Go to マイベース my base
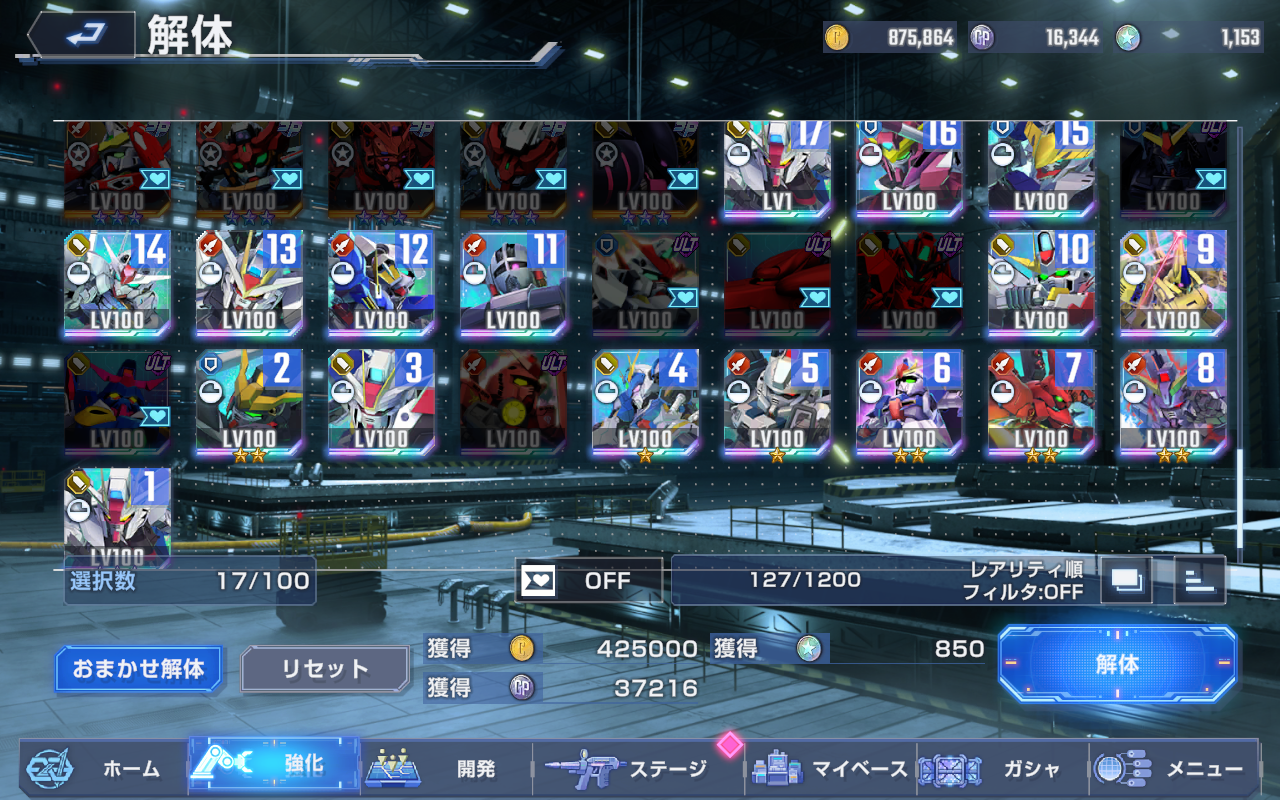Viewport: 1280px width, 800px height. tap(831, 768)
